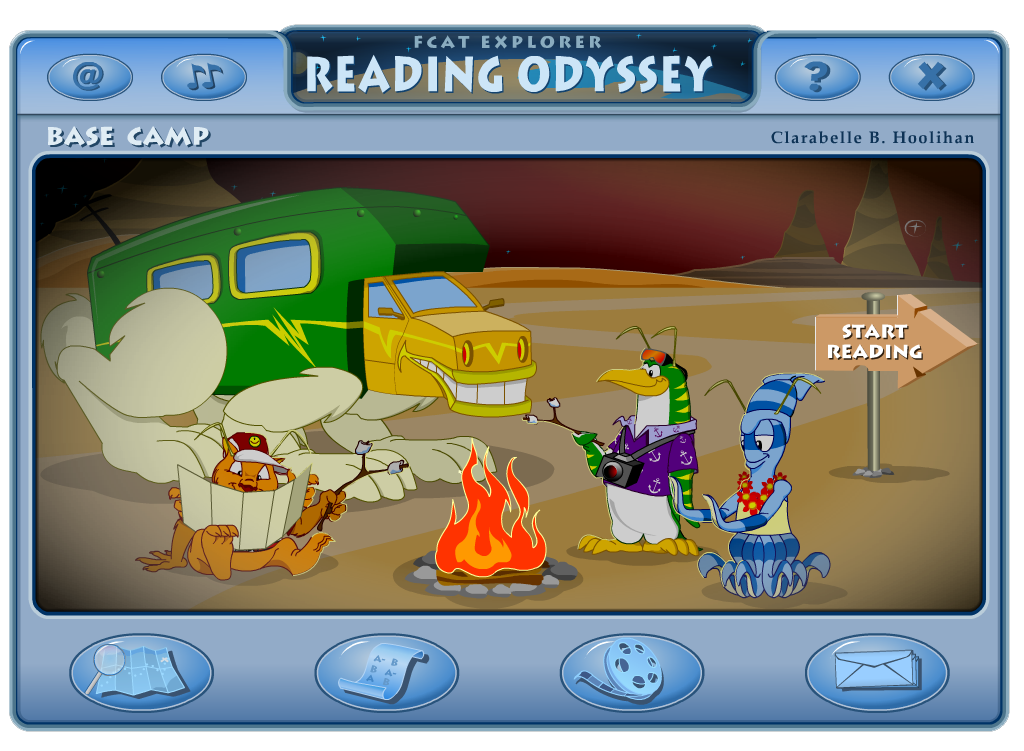Viewport: 1024px width, 751px height.
Task: Check mail with the envelope button
Action: [x=877, y=671]
